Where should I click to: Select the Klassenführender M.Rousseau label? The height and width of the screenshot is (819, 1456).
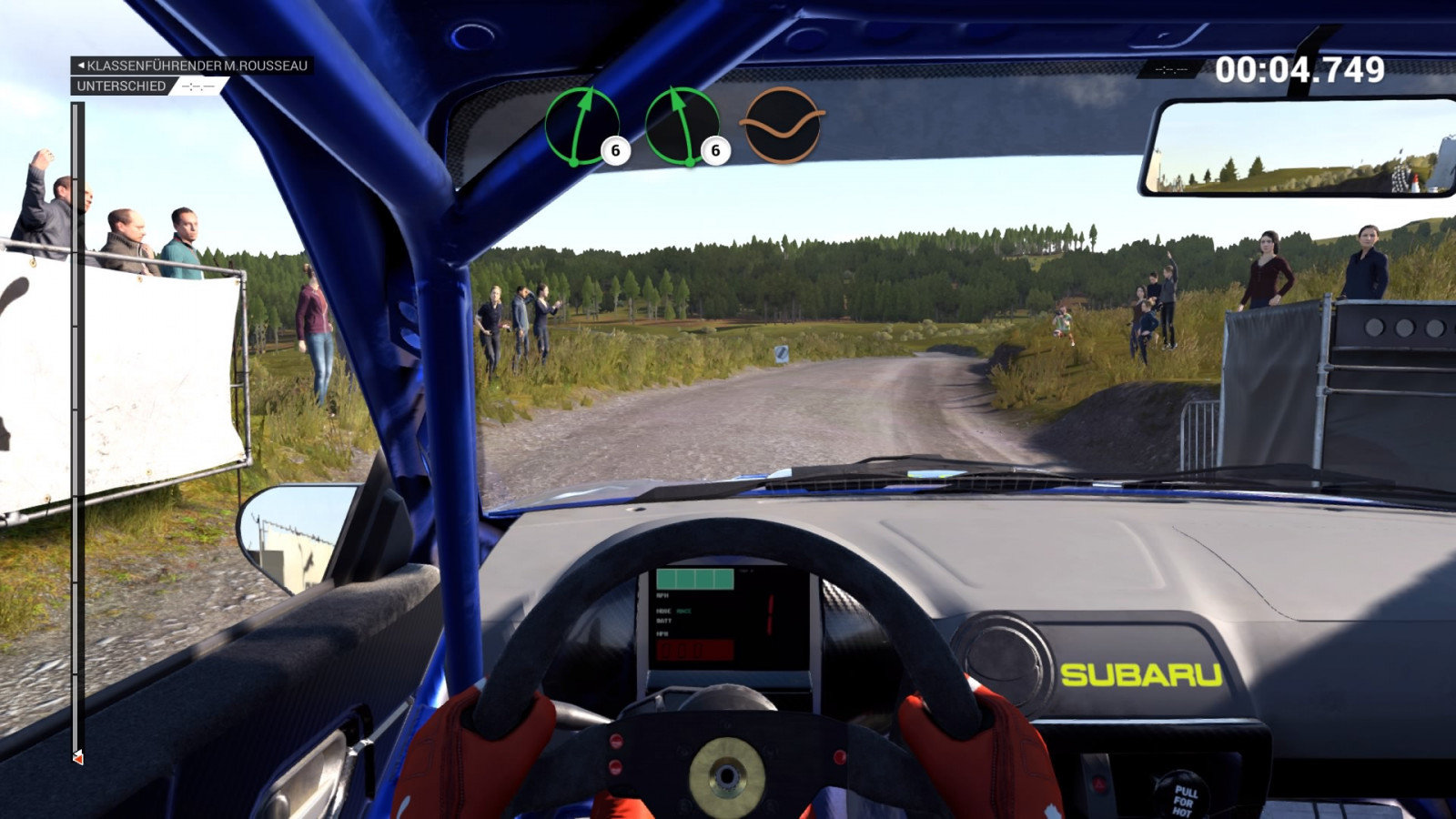click(x=192, y=66)
